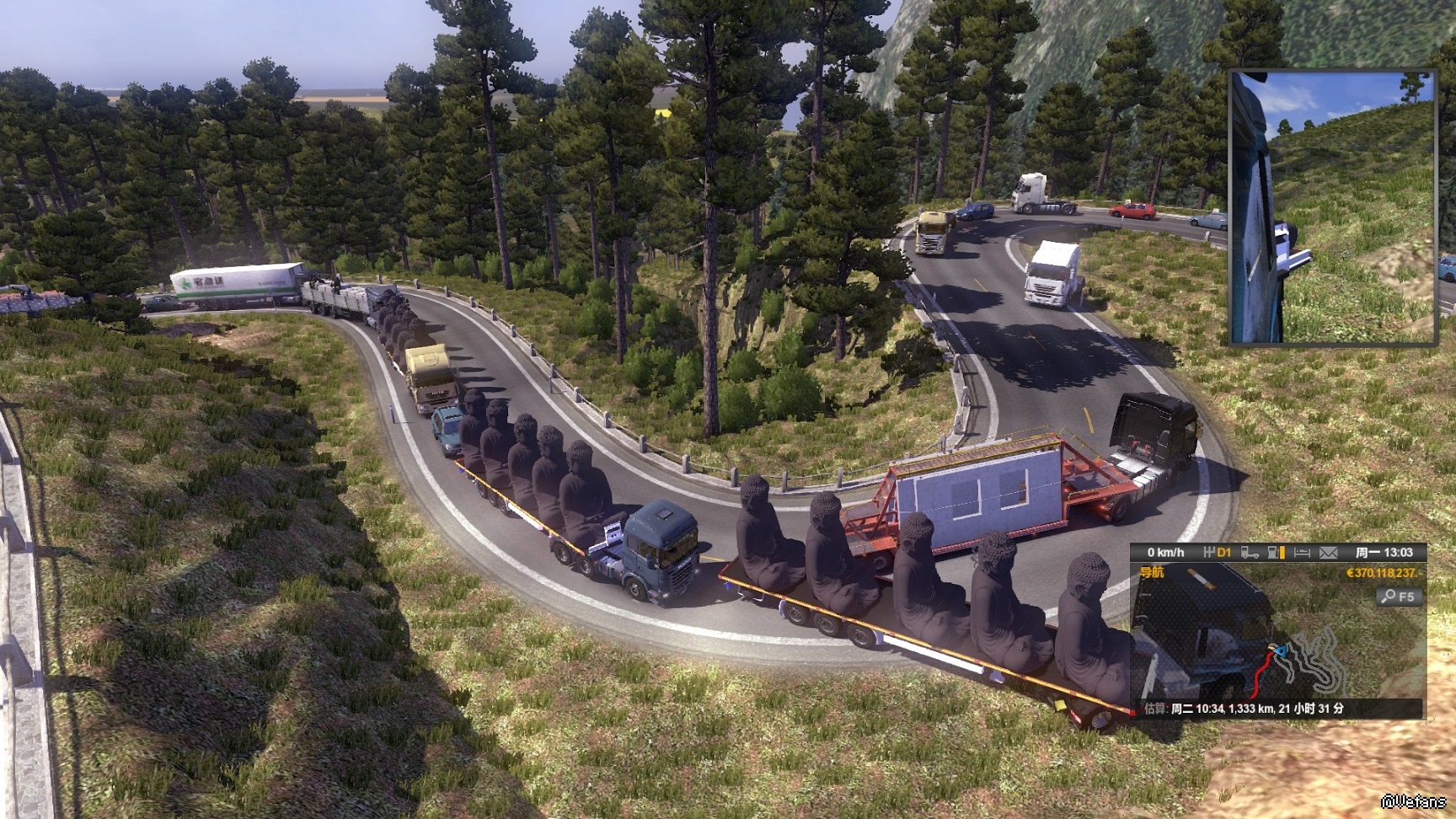Select the truck damage status icon
1456x819 pixels.
click(x=1250, y=553)
